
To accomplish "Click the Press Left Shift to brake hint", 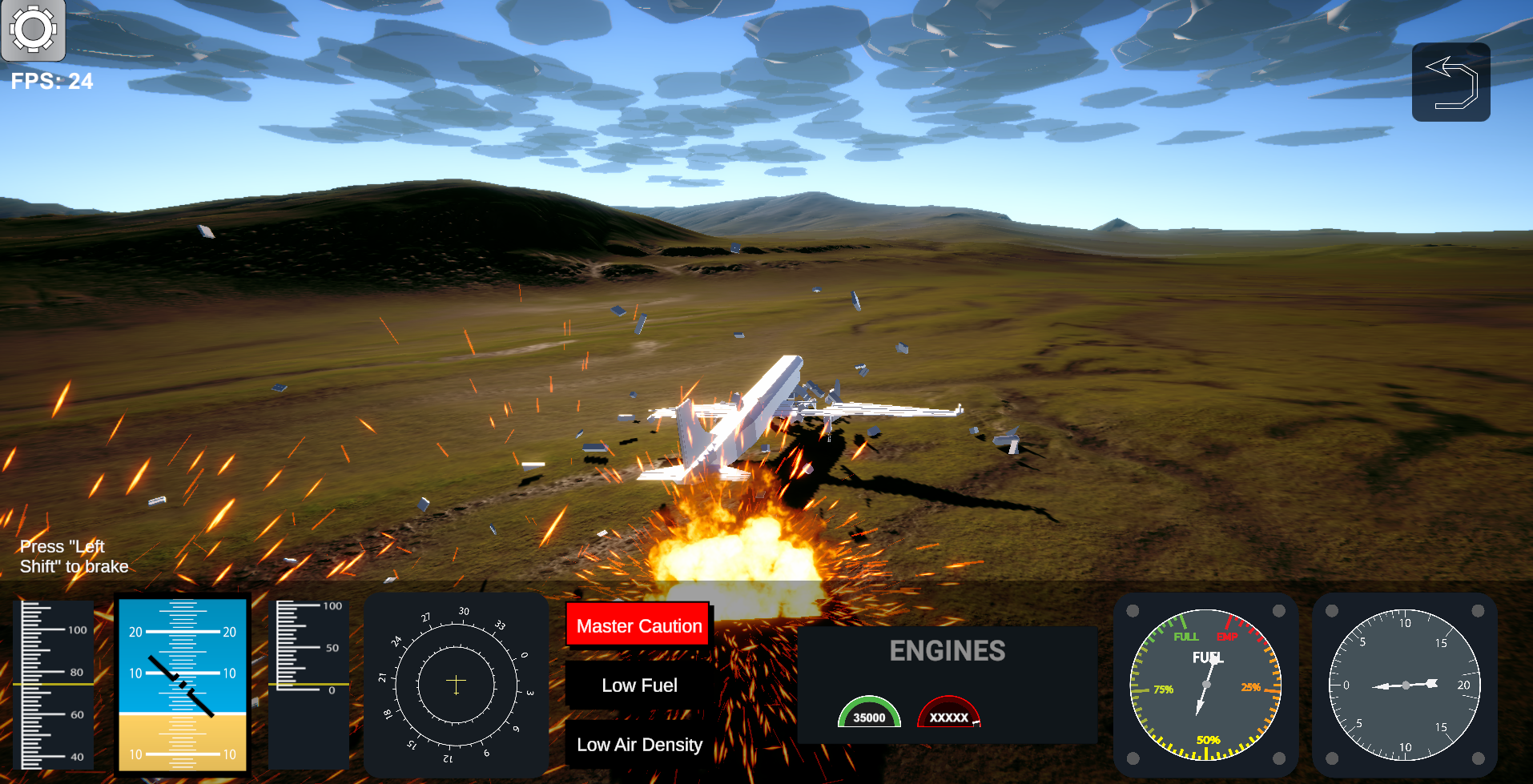I will click(x=74, y=556).
